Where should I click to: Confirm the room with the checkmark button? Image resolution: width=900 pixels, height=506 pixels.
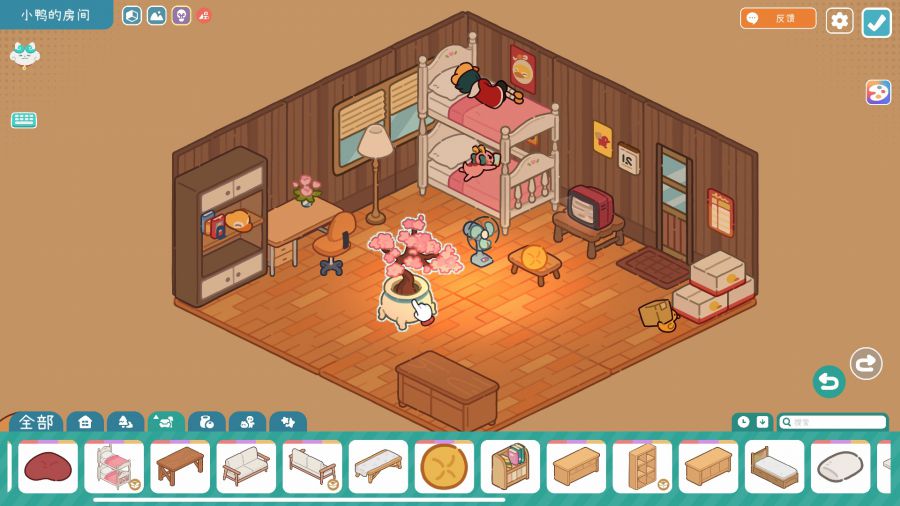point(876,22)
